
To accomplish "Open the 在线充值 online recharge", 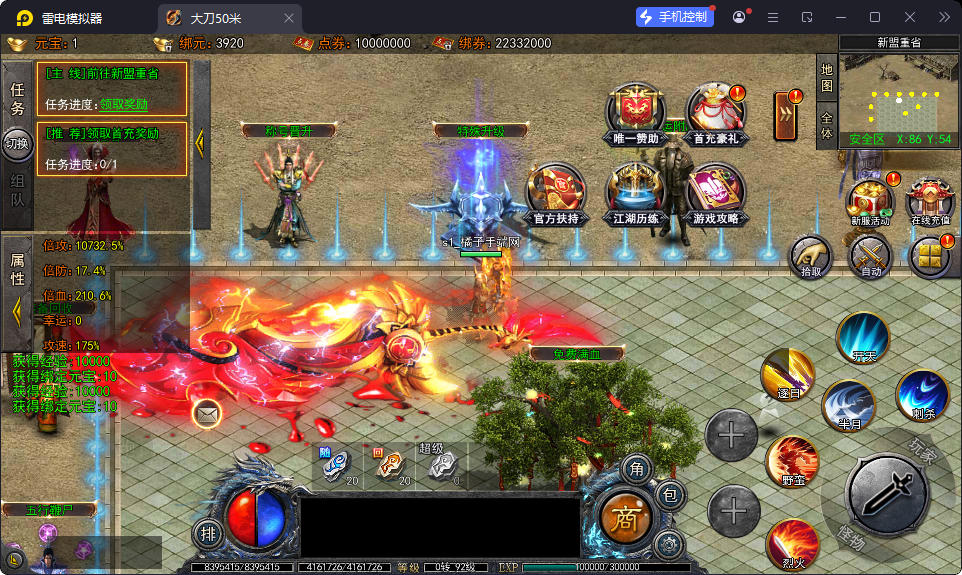I will click(929, 203).
